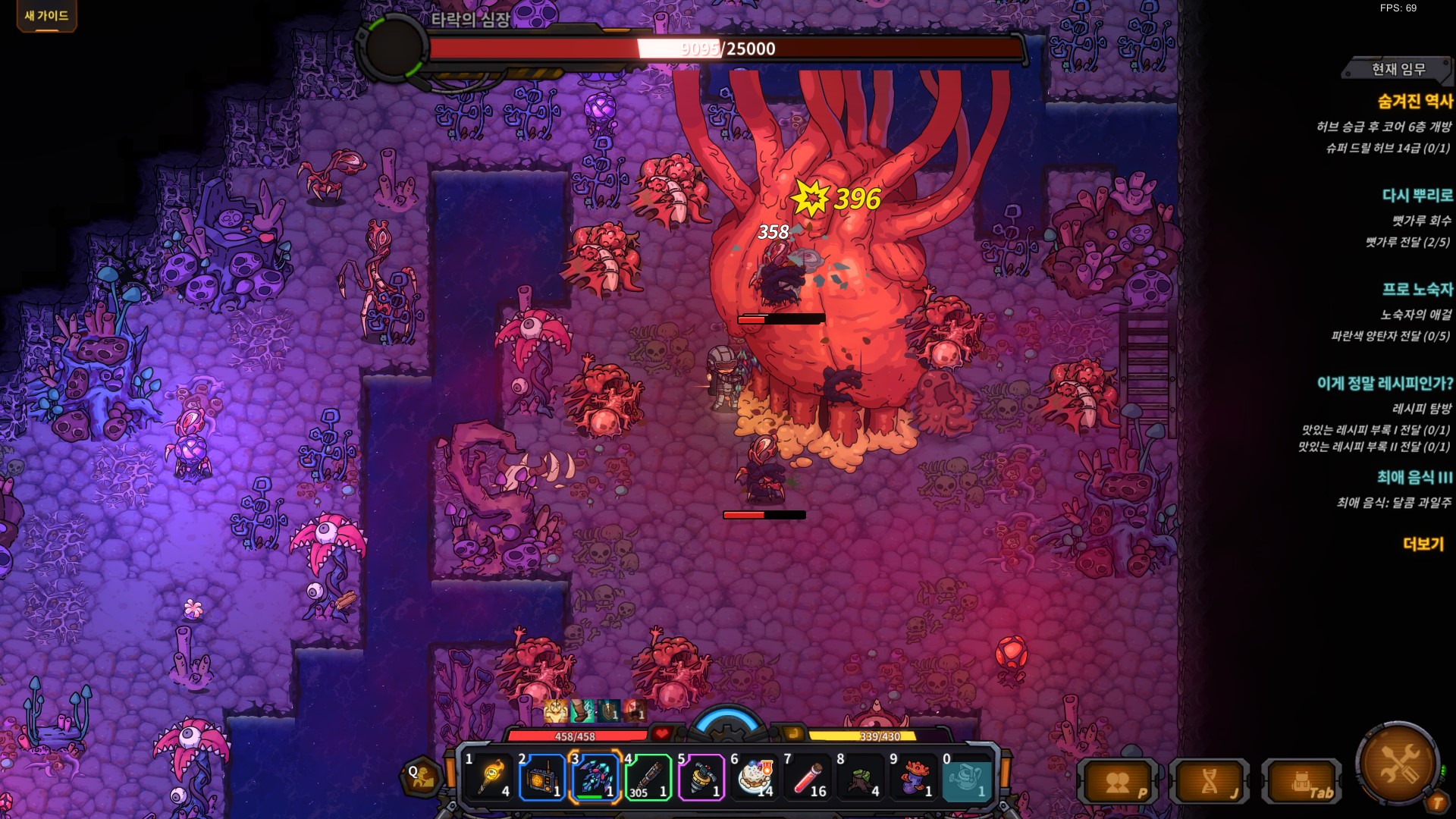
Task: Open the 새 가이드 button
Action: 46,16
